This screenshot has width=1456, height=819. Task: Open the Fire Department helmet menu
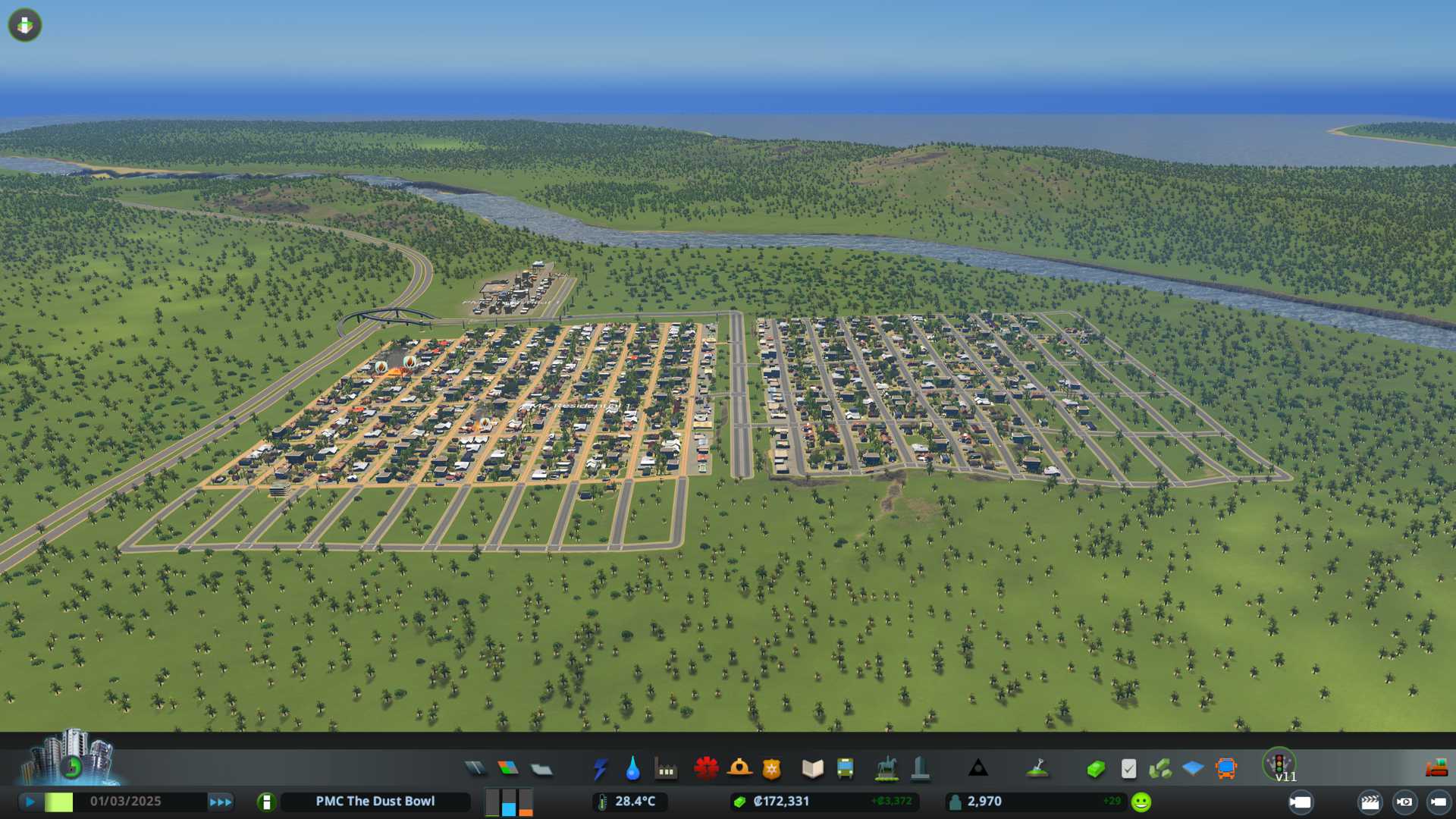(x=739, y=769)
